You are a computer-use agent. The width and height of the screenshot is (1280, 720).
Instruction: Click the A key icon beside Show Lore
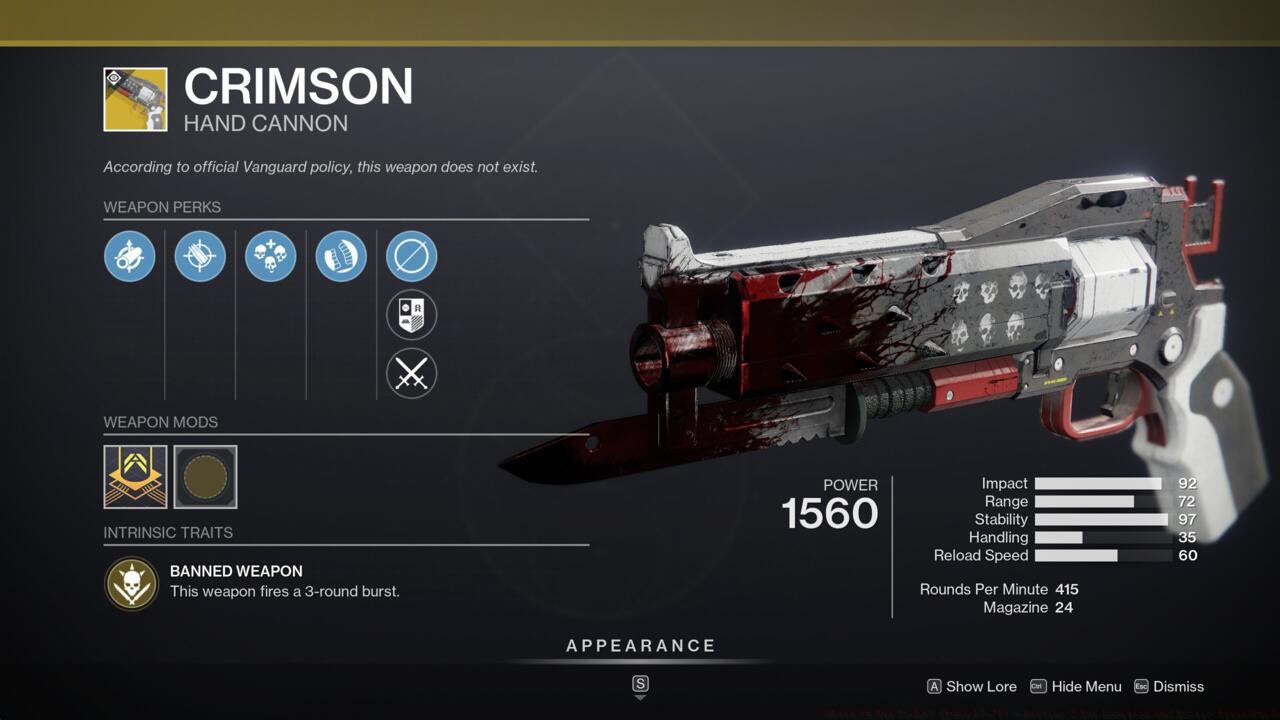pos(934,687)
